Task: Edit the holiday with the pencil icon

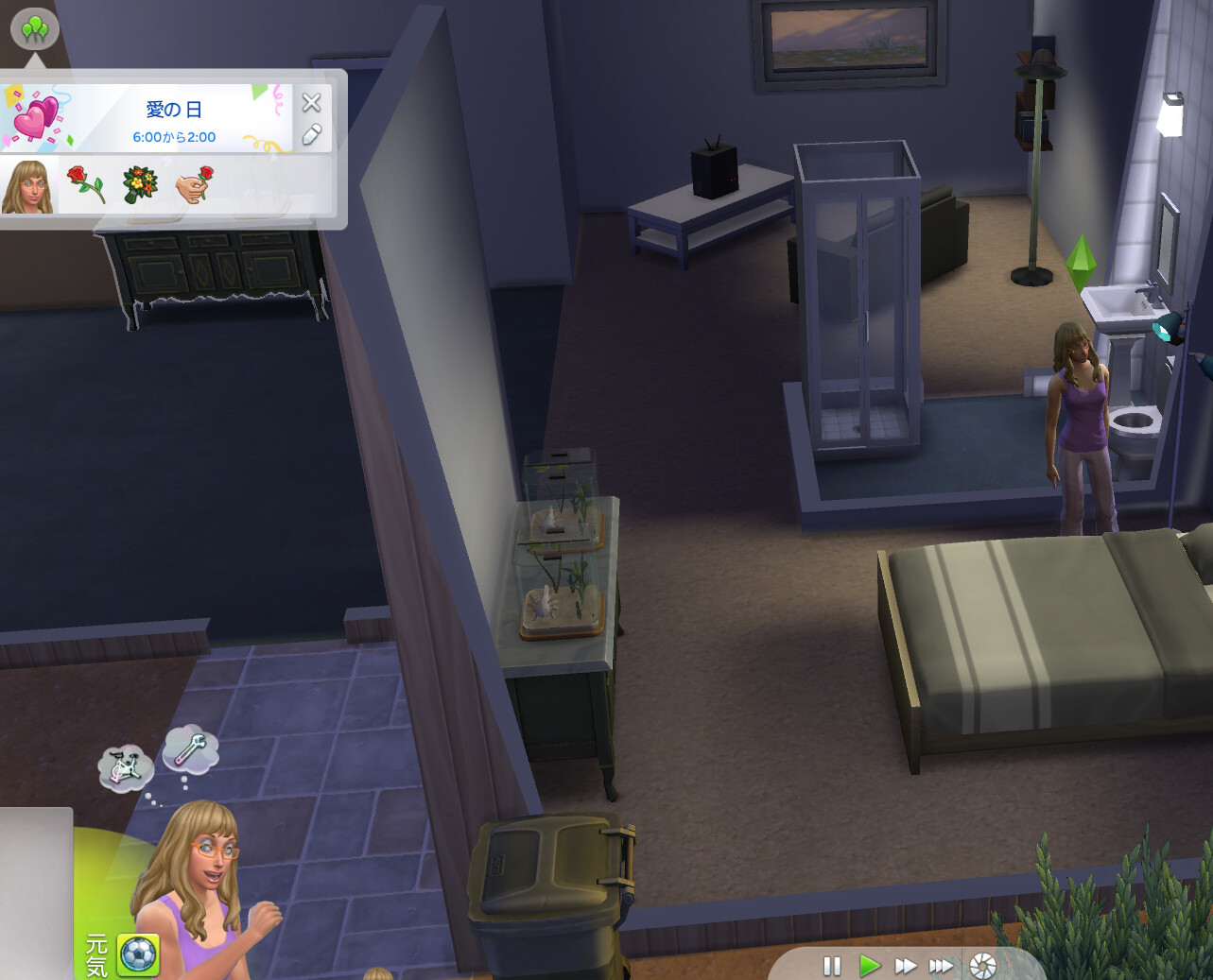Action: pos(311,135)
